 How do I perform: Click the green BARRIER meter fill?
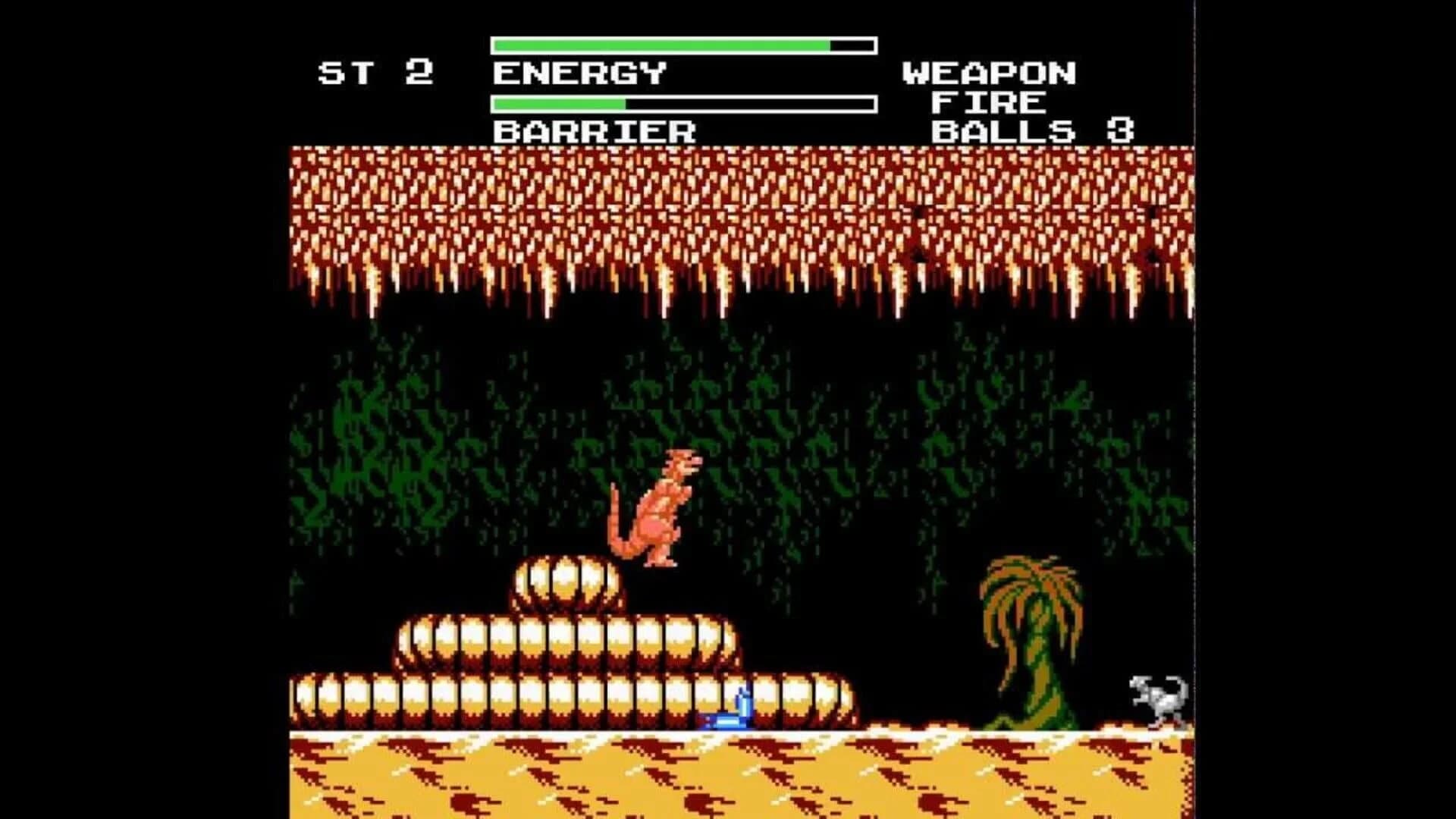(x=561, y=101)
